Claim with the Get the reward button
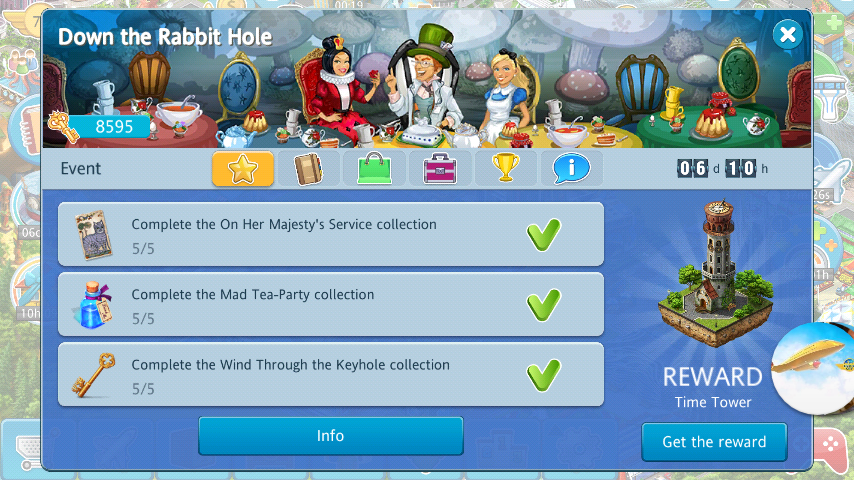854x480 pixels. click(x=714, y=441)
